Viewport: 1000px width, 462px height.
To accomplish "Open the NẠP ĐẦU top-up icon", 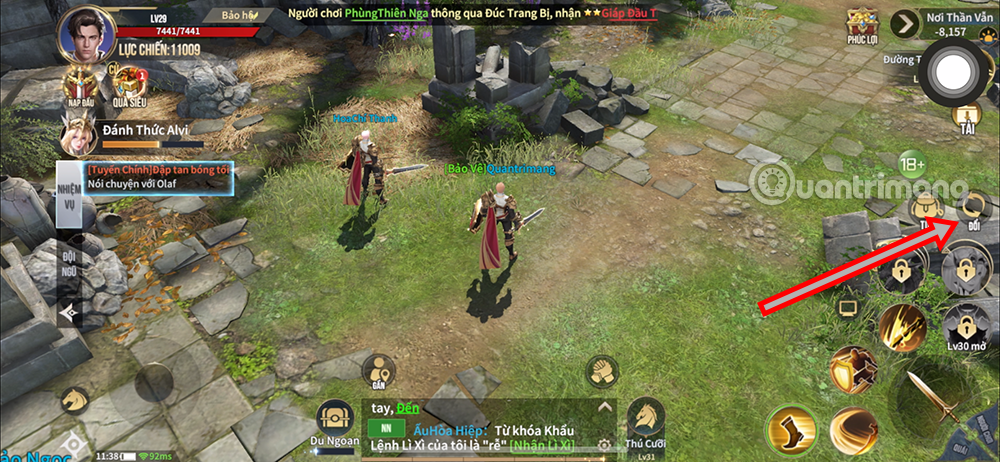I will [80, 86].
